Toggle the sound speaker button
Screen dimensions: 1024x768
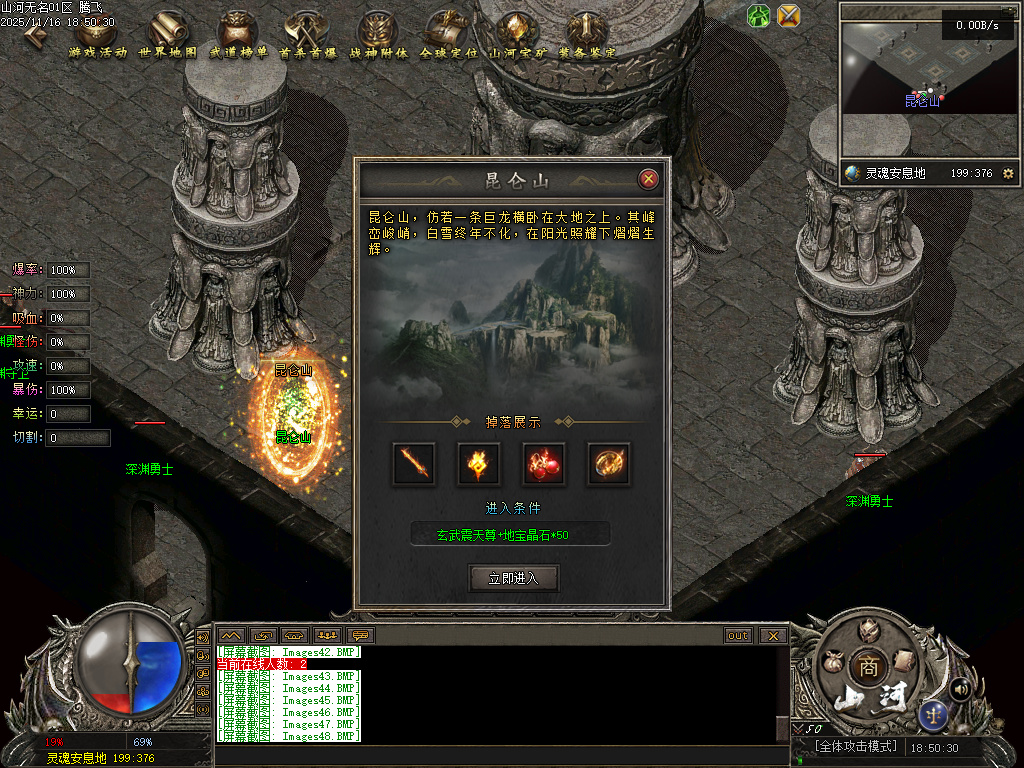[961, 688]
